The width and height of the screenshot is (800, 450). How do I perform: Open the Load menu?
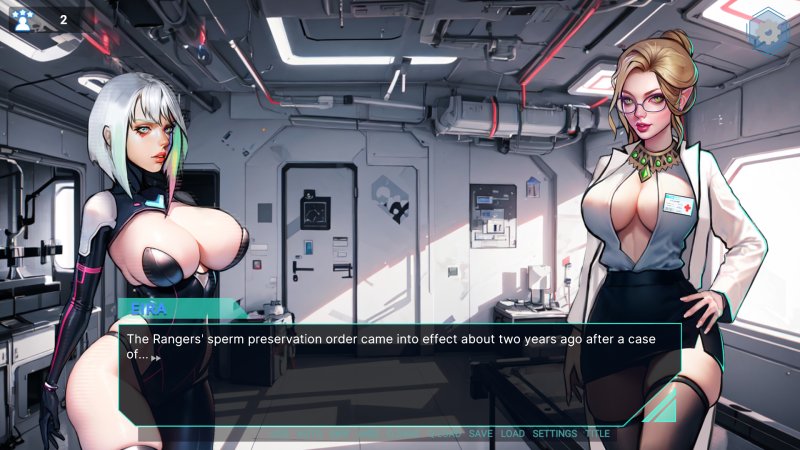click(x=512, y=434)
